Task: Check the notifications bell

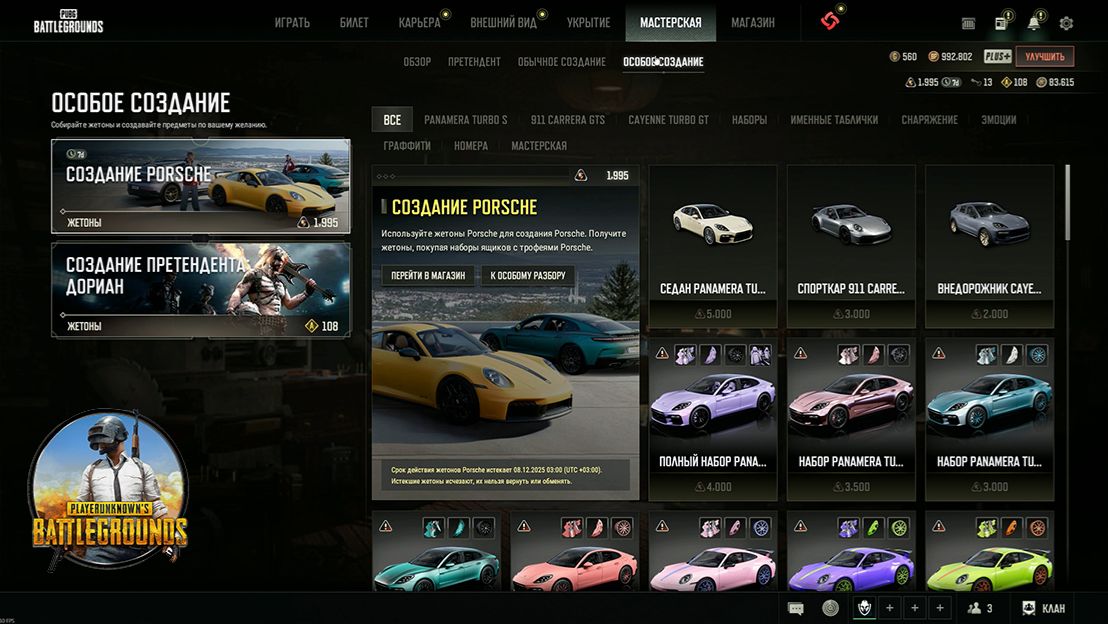Action: click(1033, 23)
